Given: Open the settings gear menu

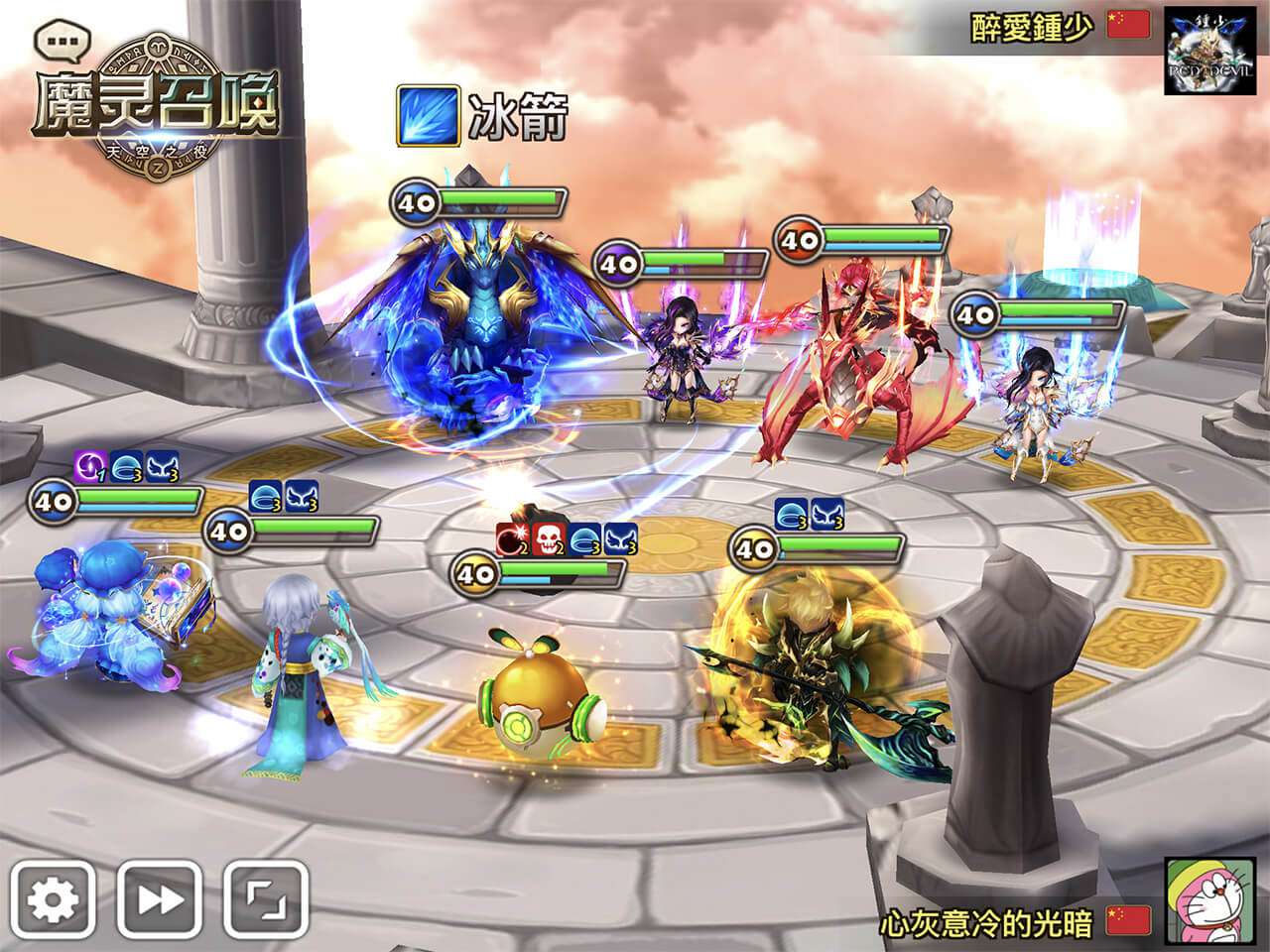Looking at the screenshot, I should coord(53,899).
